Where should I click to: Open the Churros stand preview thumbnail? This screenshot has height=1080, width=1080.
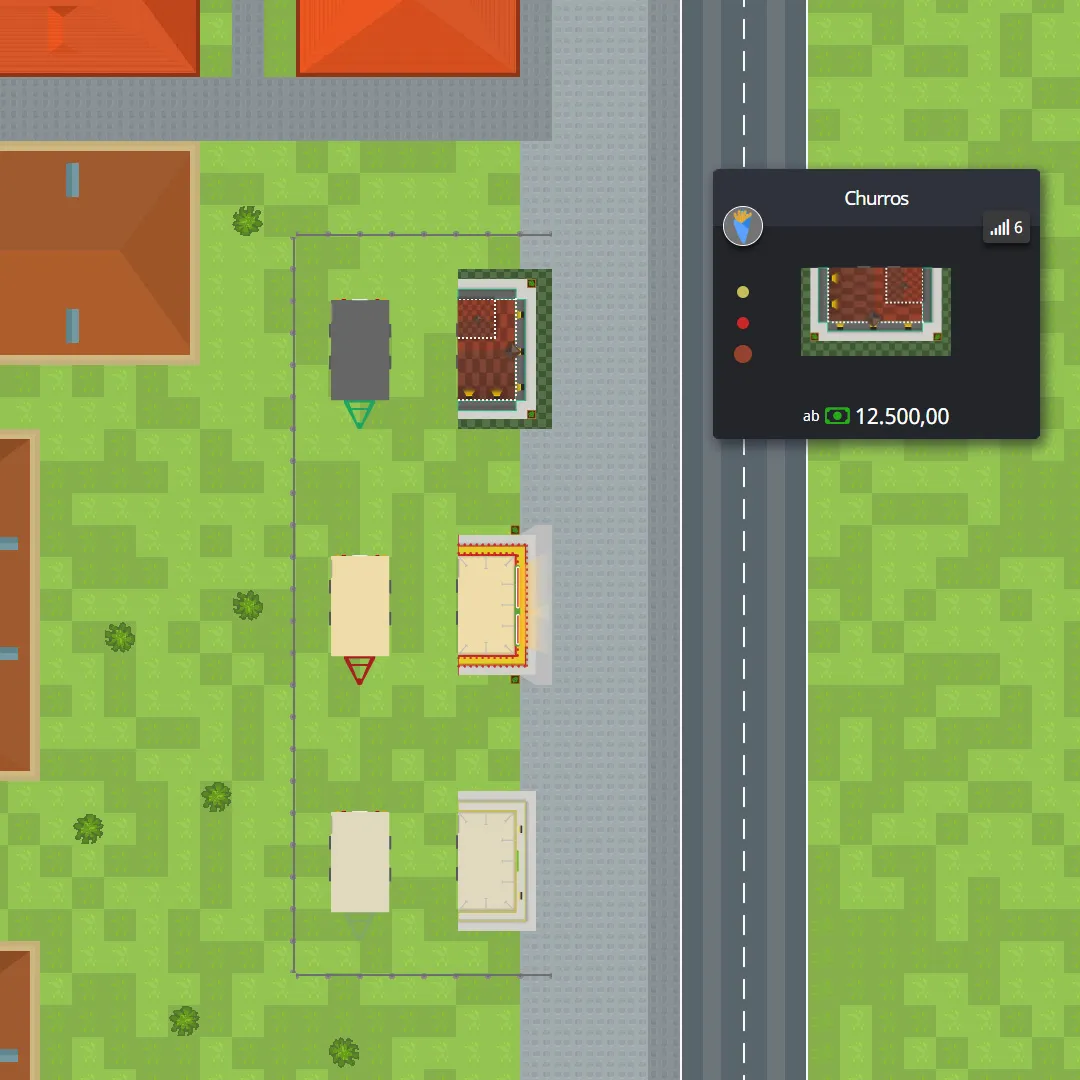click(x=875, y=311)
